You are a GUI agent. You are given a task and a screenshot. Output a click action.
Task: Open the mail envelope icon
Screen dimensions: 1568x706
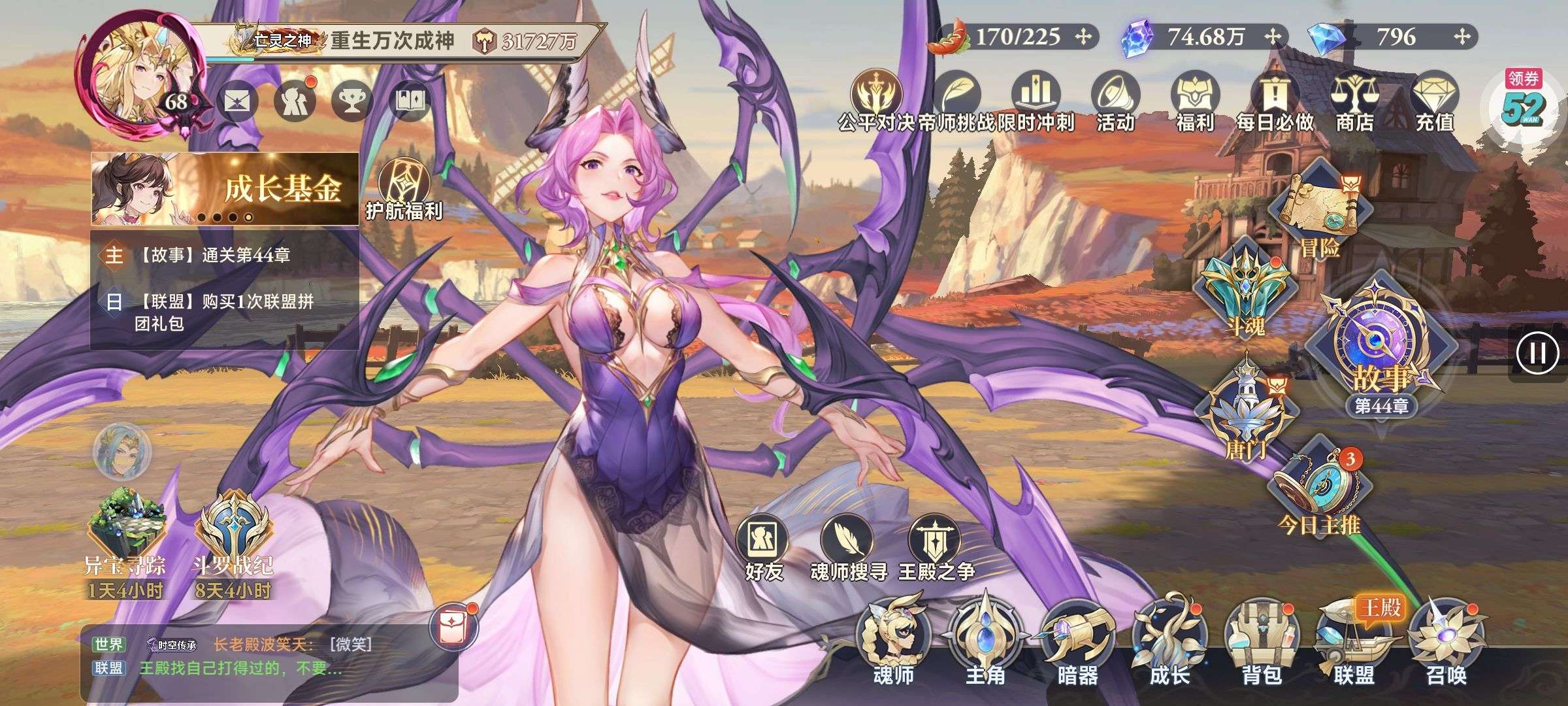pyautogui.click(x=237, y=101)
